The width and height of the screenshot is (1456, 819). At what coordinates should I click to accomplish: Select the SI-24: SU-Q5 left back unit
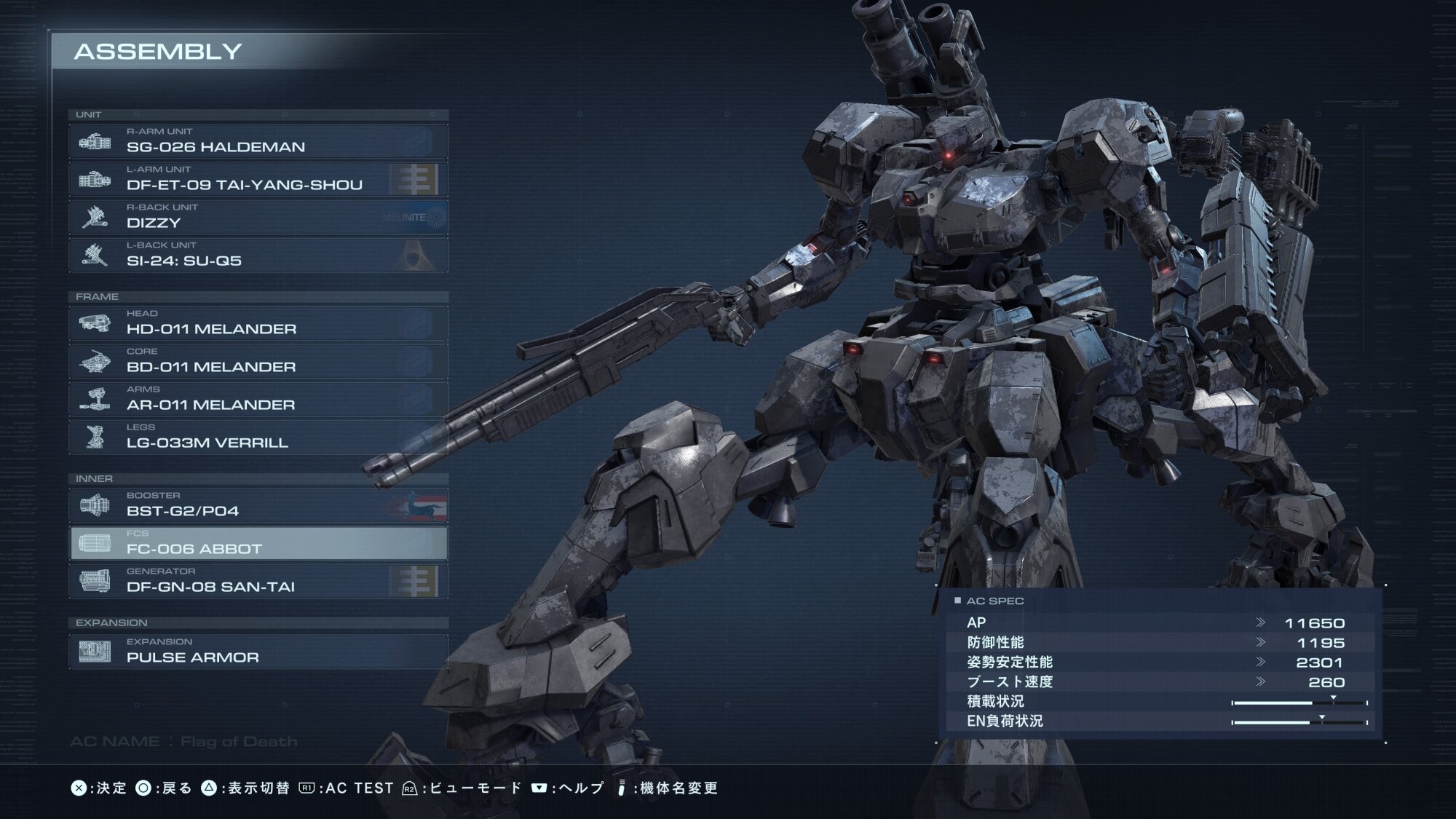point(258,255)
